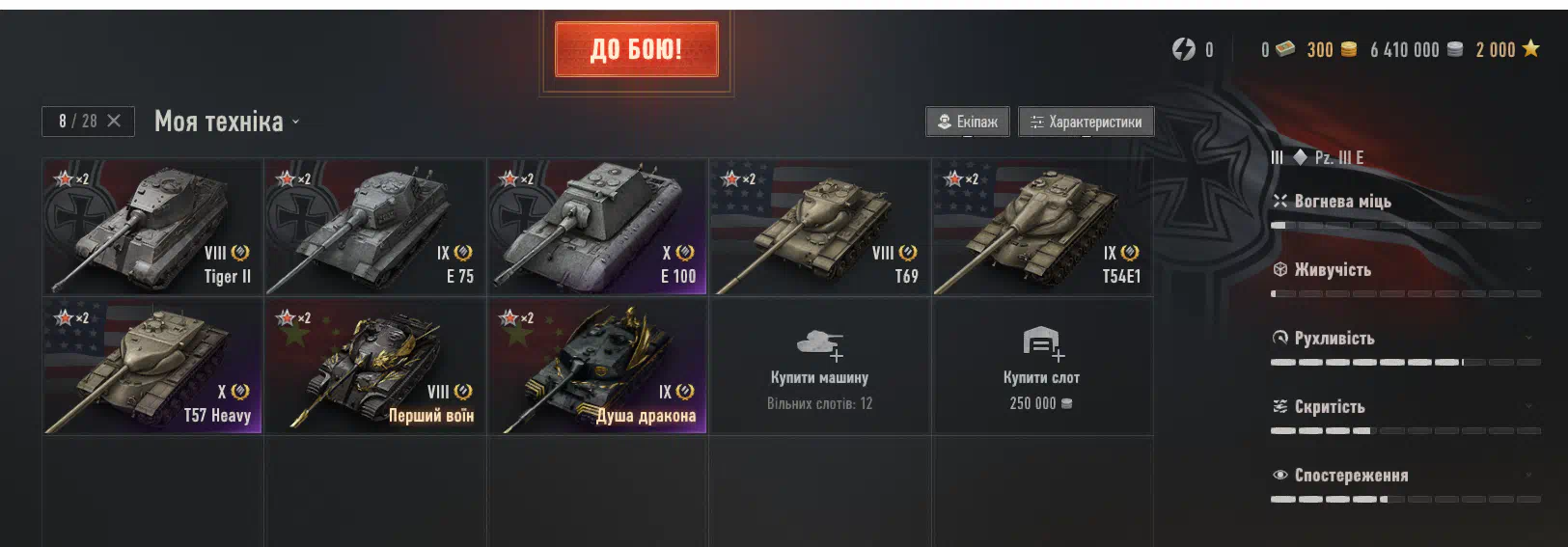Pick the Душа дракона tank card

point(597,366)
